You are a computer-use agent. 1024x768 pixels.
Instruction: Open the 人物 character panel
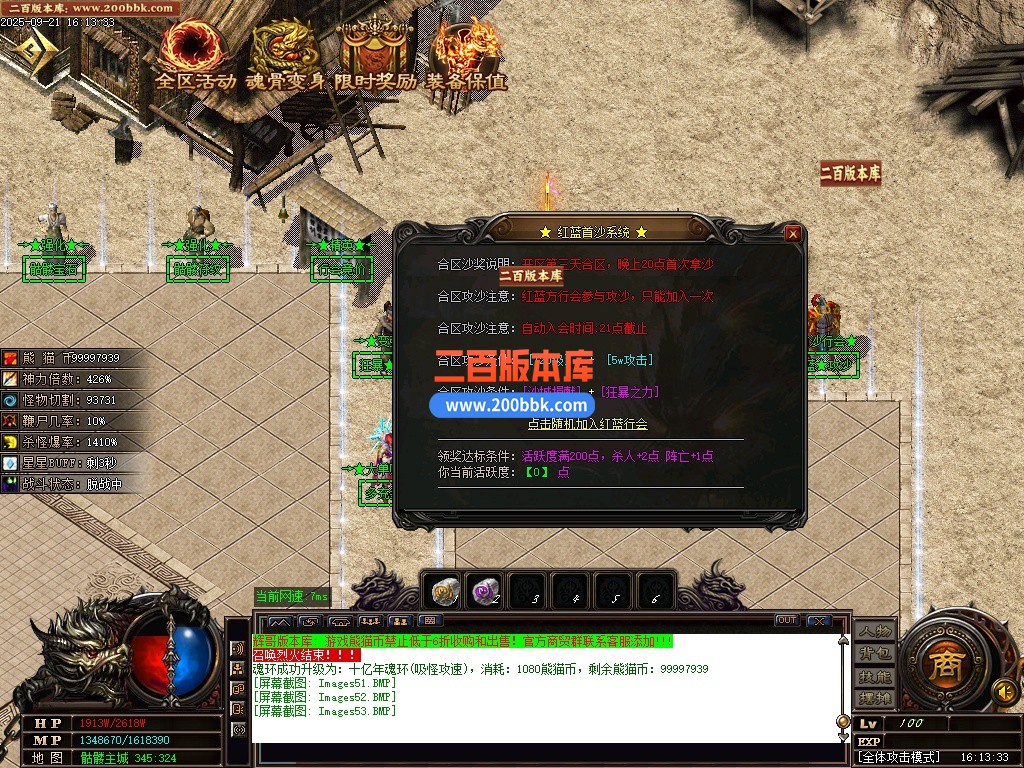tap(874, 631)
